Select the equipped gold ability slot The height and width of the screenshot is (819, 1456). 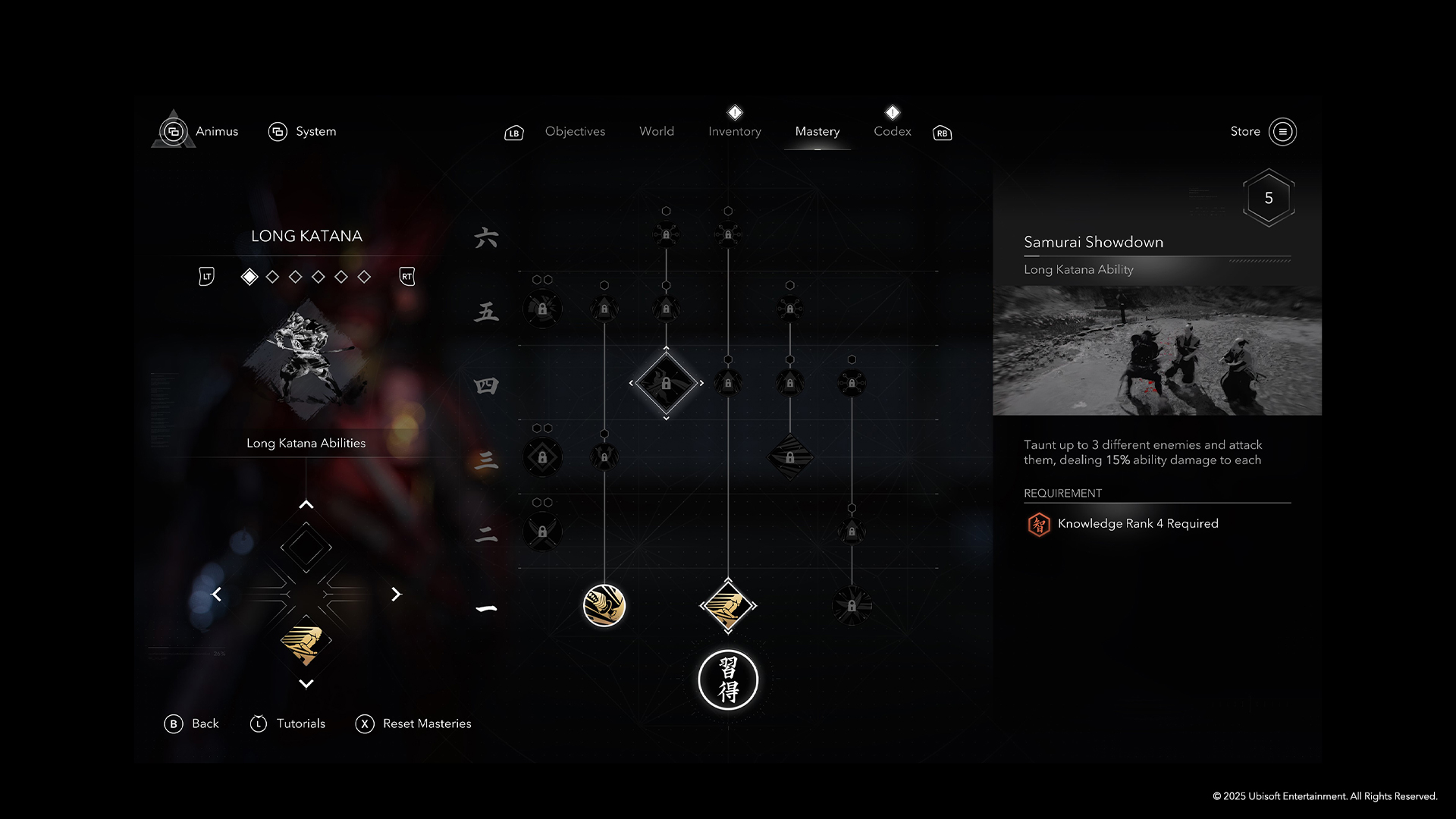click(x=306, y=642)
